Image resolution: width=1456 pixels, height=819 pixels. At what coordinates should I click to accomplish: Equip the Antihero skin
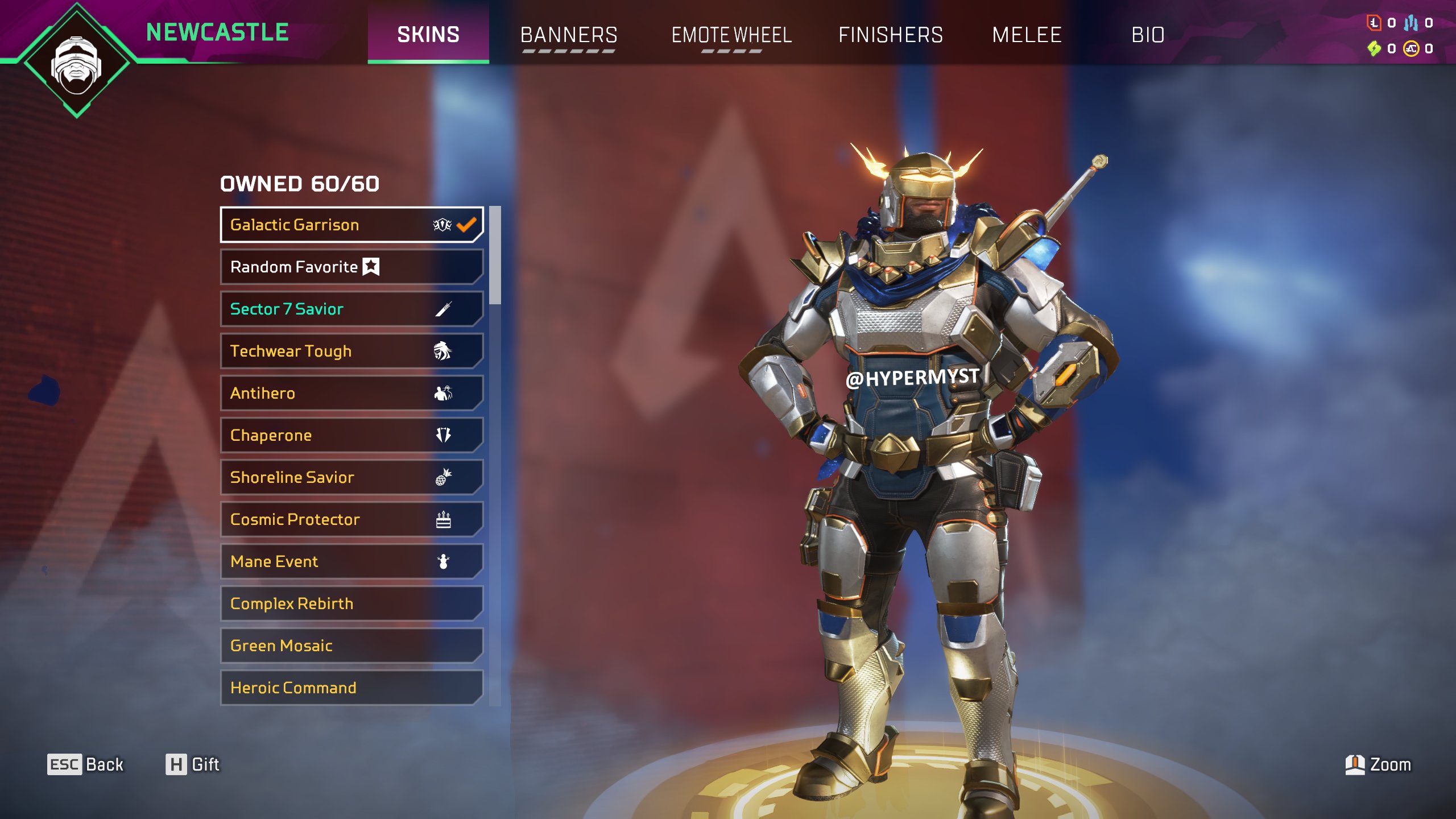click(x=351, y=393)
